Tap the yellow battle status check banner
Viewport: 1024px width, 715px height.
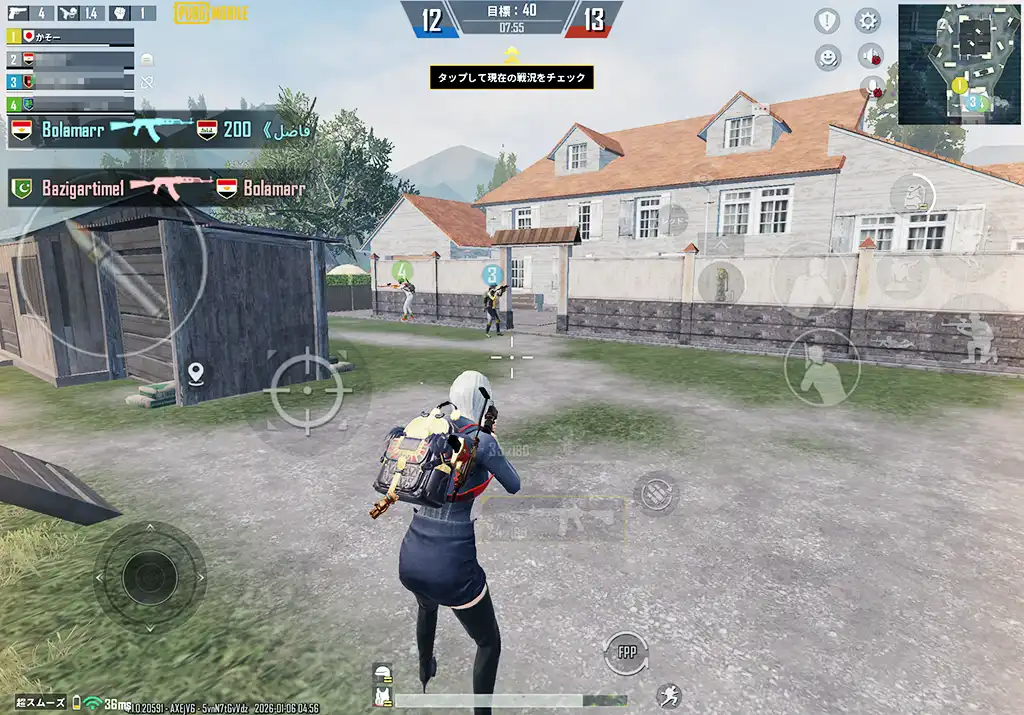[512, 77]
